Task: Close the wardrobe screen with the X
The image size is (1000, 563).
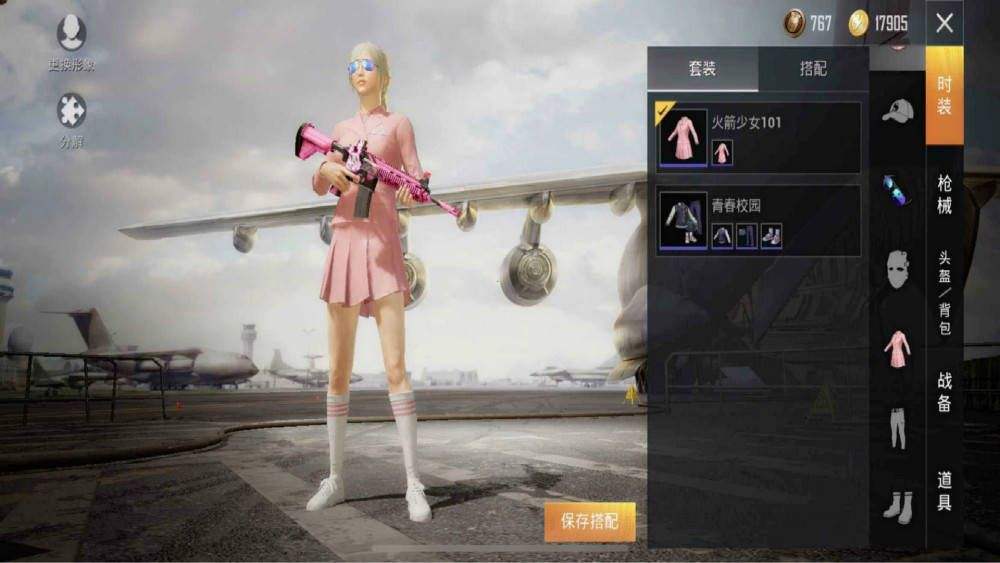Action: pos(944,23)
